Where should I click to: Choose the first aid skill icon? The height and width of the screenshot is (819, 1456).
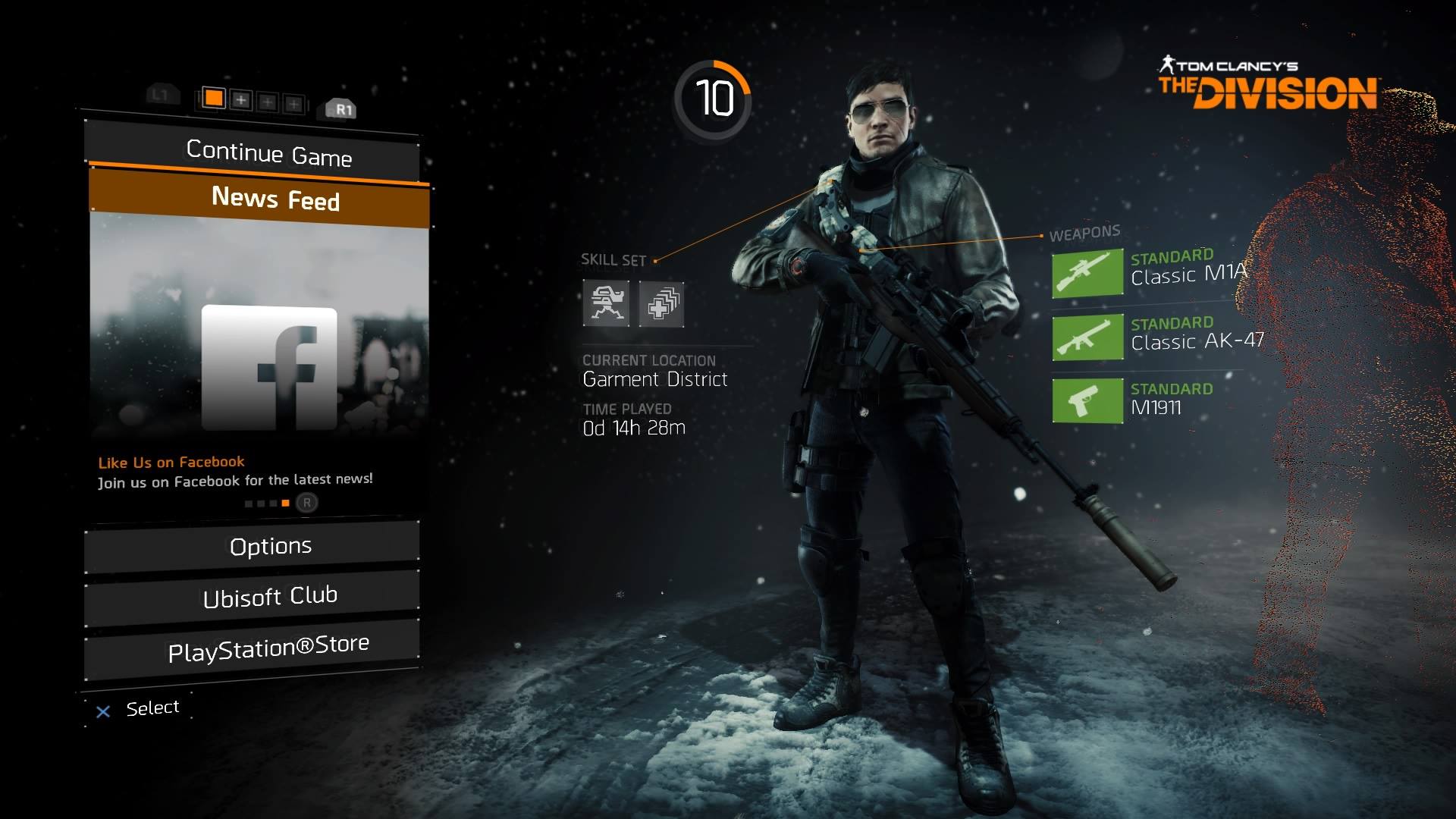point(661,304)
